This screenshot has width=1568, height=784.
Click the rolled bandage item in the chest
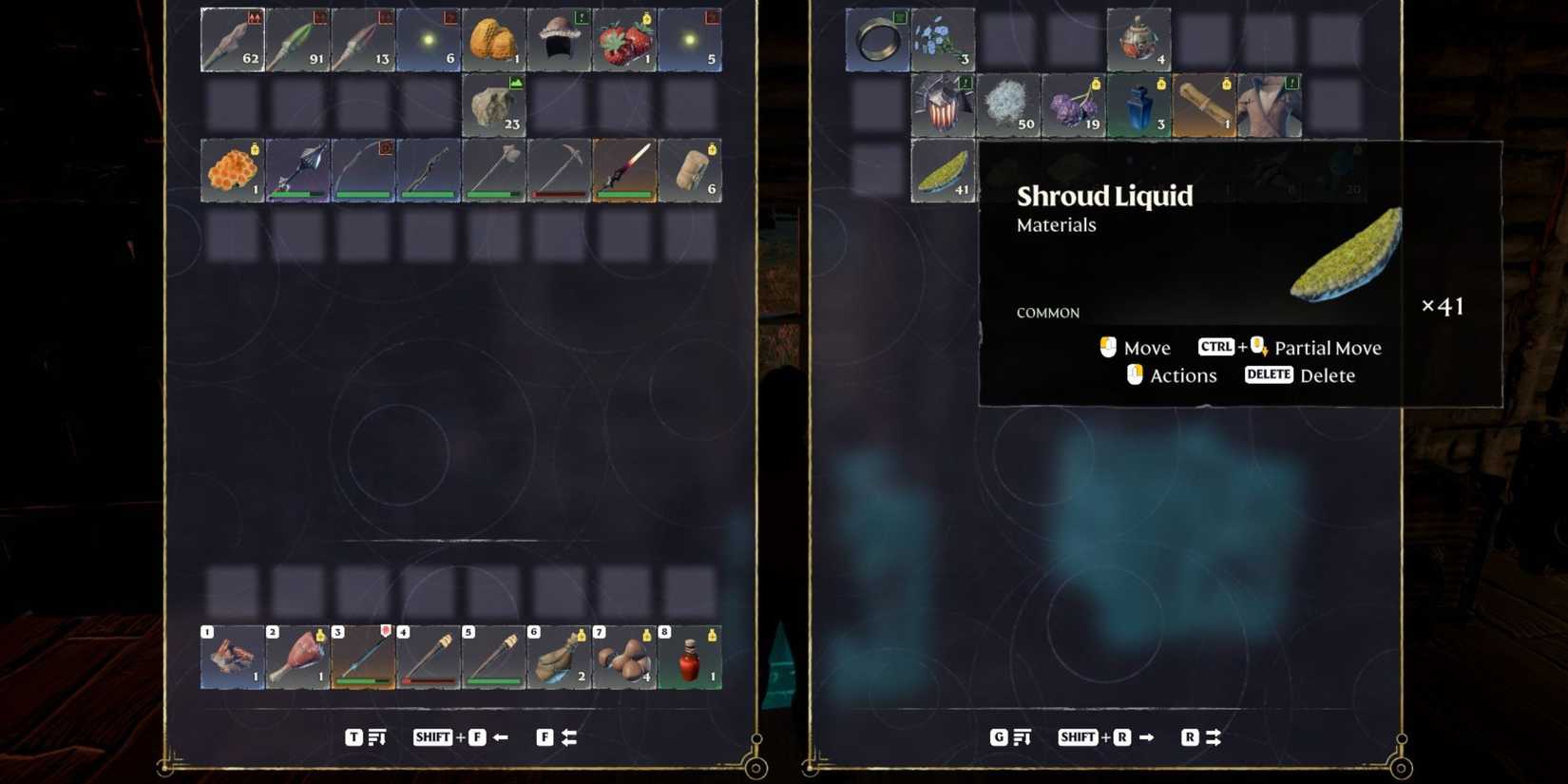tap(1205, 105)
